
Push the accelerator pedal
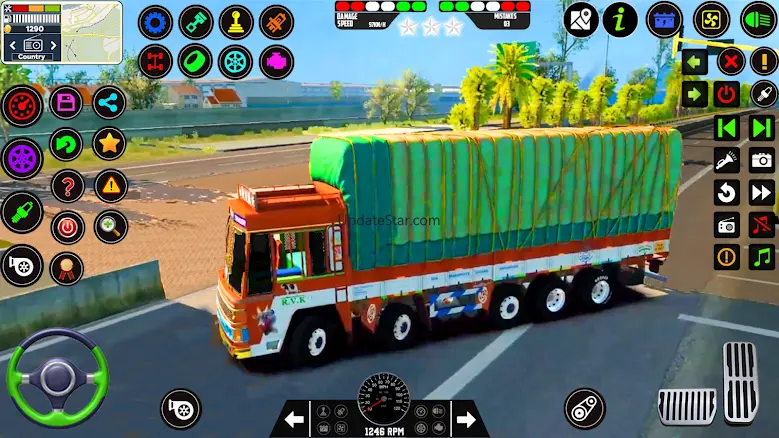point(740,383)
